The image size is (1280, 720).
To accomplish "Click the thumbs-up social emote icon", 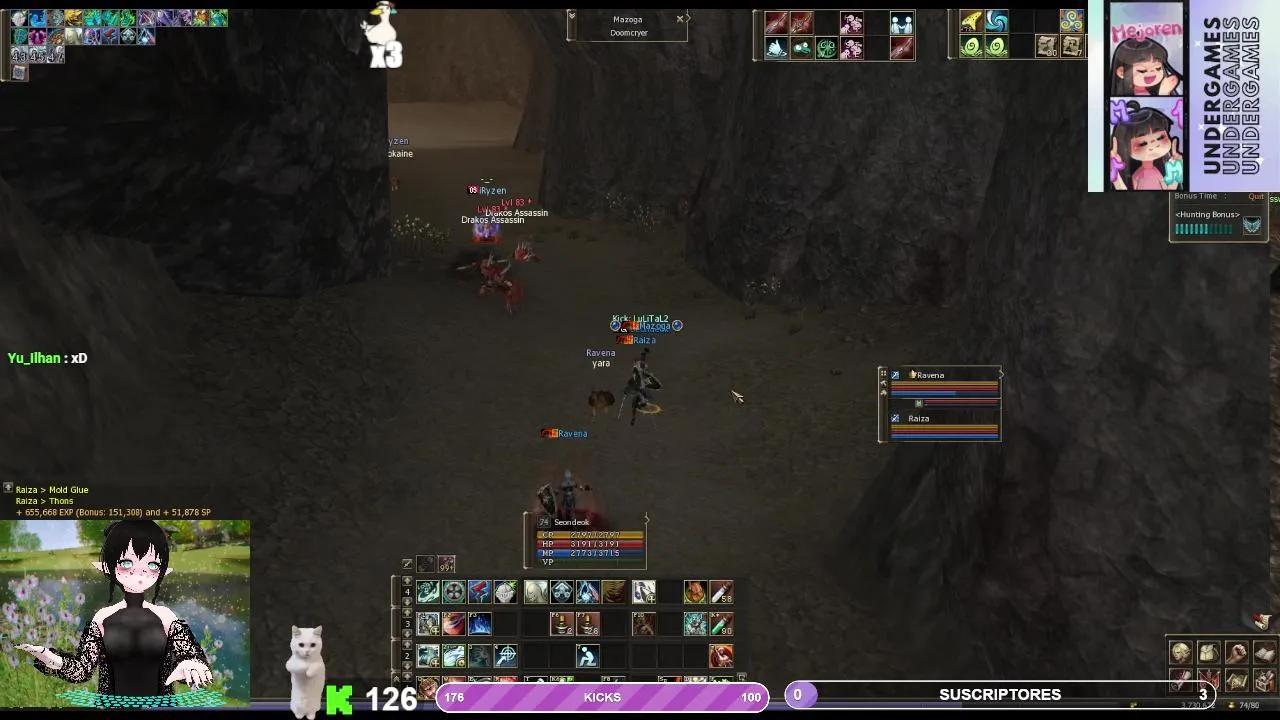I will [x=775, y=49].
